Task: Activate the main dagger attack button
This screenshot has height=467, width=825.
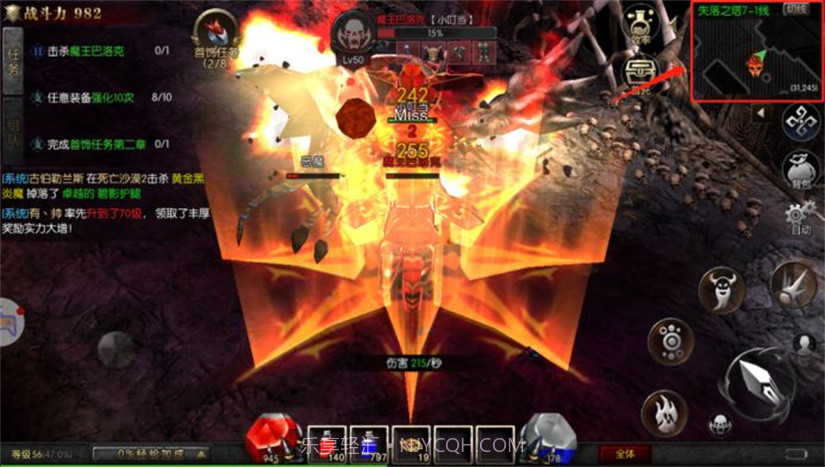Action: (x=759, y=382)
